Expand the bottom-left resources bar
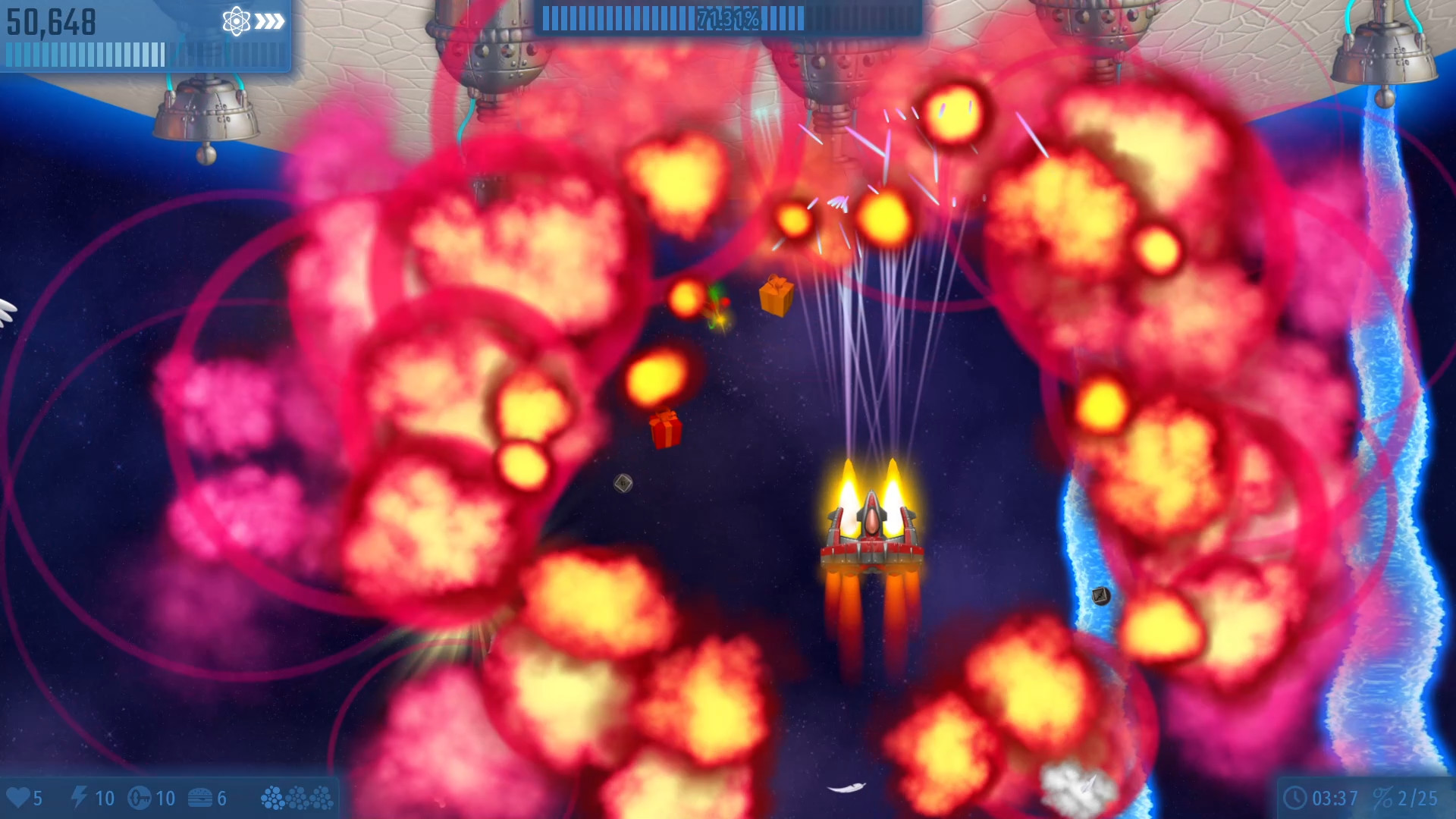The height and width of the screenshot is (819, 1456). click(167, 798)
